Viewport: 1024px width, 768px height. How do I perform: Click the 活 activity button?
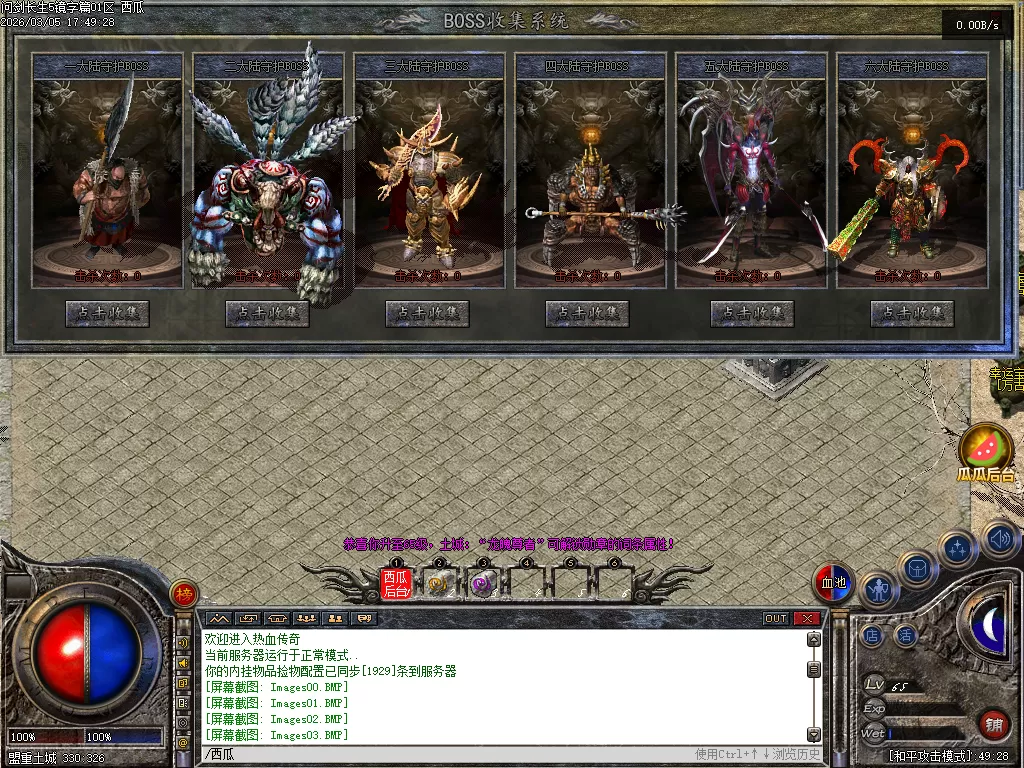tap(906, 635)
